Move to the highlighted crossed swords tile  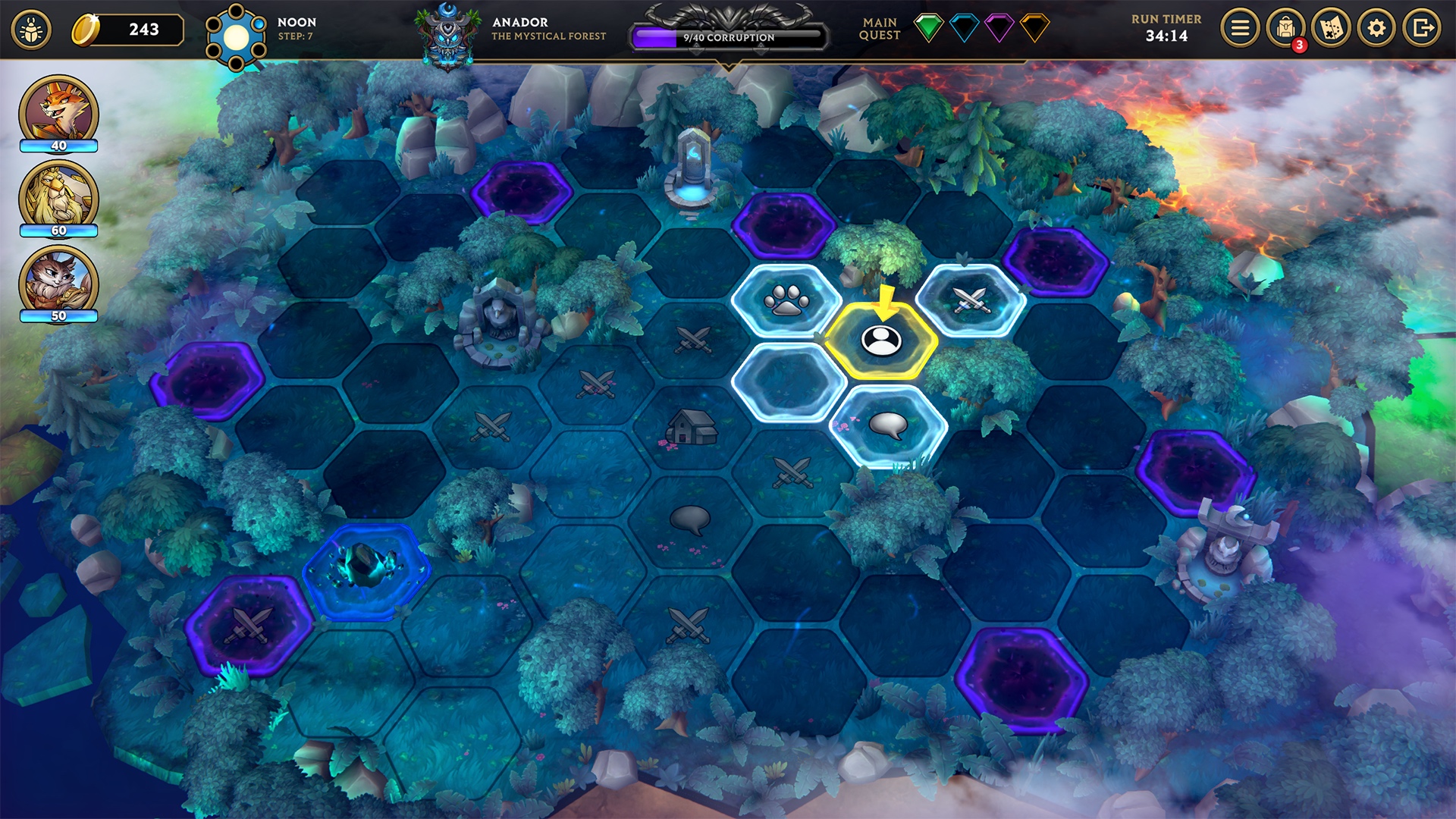970,300
